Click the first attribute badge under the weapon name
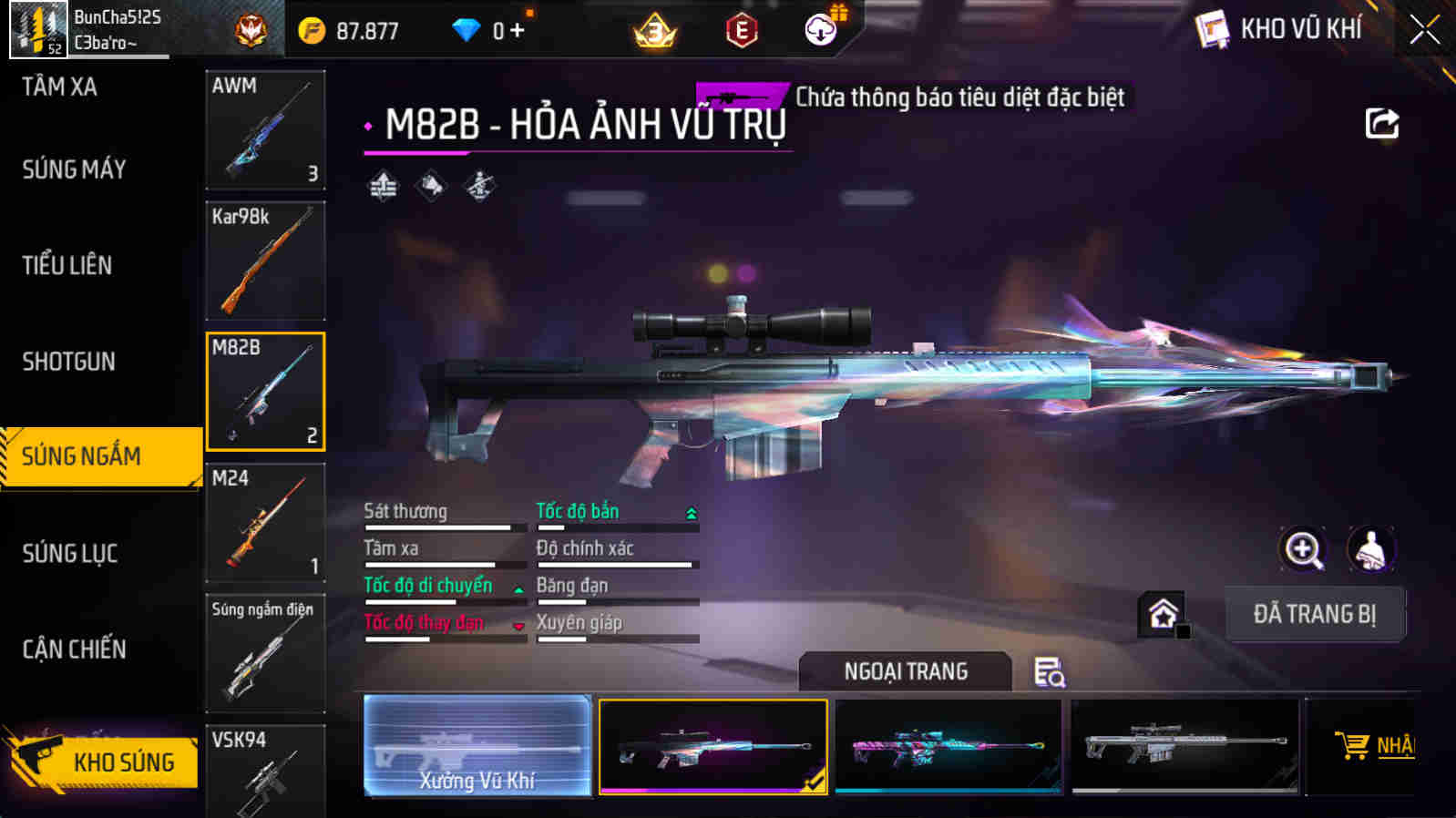Image resolution: width=1456 pixels, height=818 pixels. [382, 187]
